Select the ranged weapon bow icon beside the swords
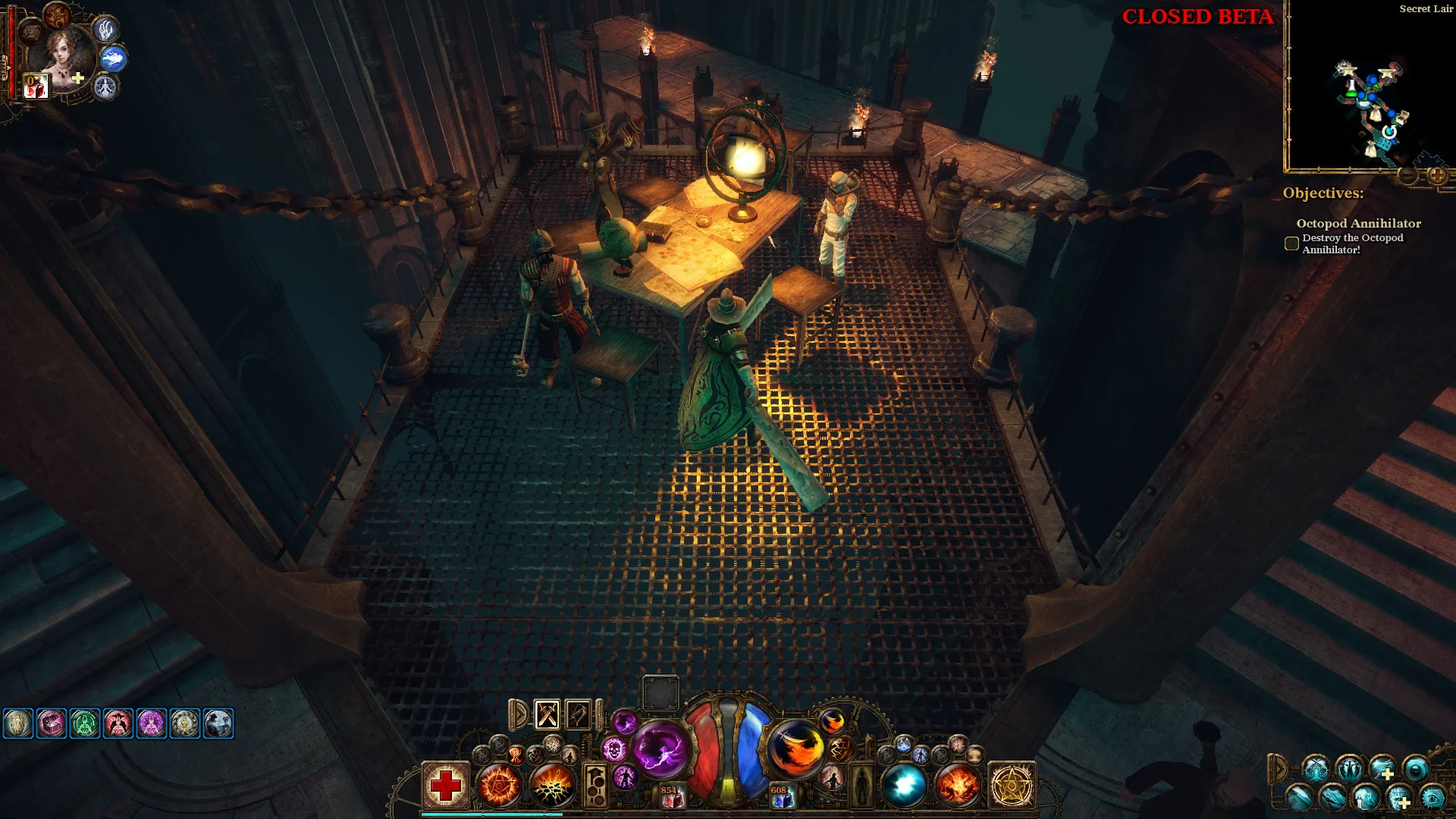The image size is (1456, 819). [x=579, y=714]
